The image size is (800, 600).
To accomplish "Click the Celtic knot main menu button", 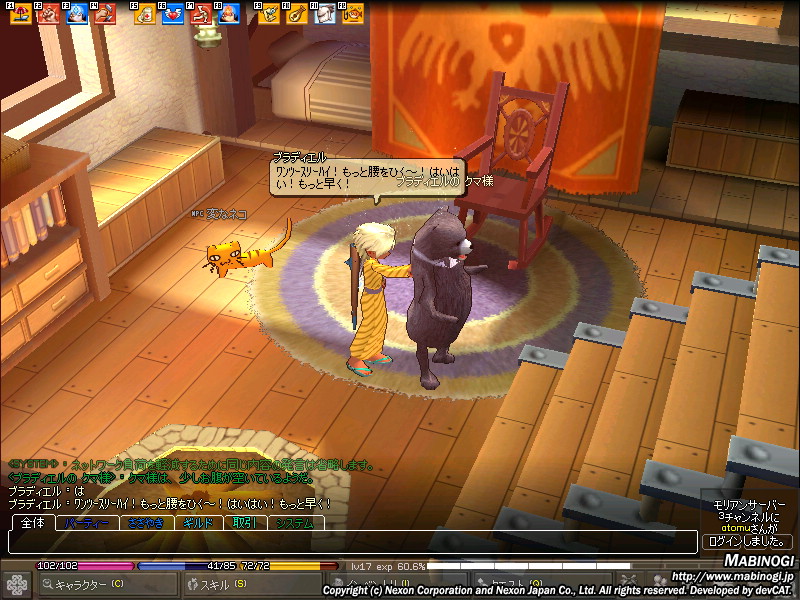I will 17,584.
